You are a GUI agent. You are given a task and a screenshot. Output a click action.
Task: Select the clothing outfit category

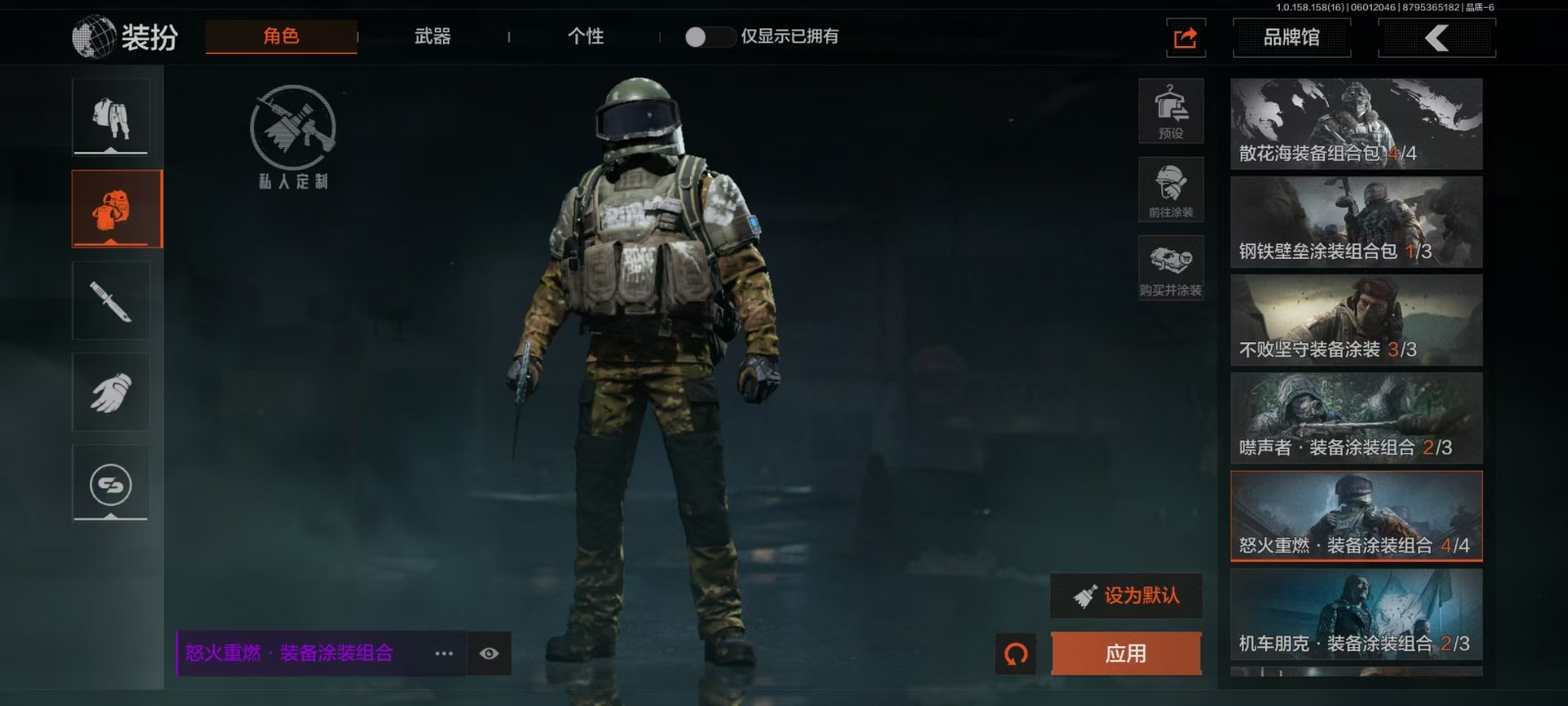(x=111, y=117)
